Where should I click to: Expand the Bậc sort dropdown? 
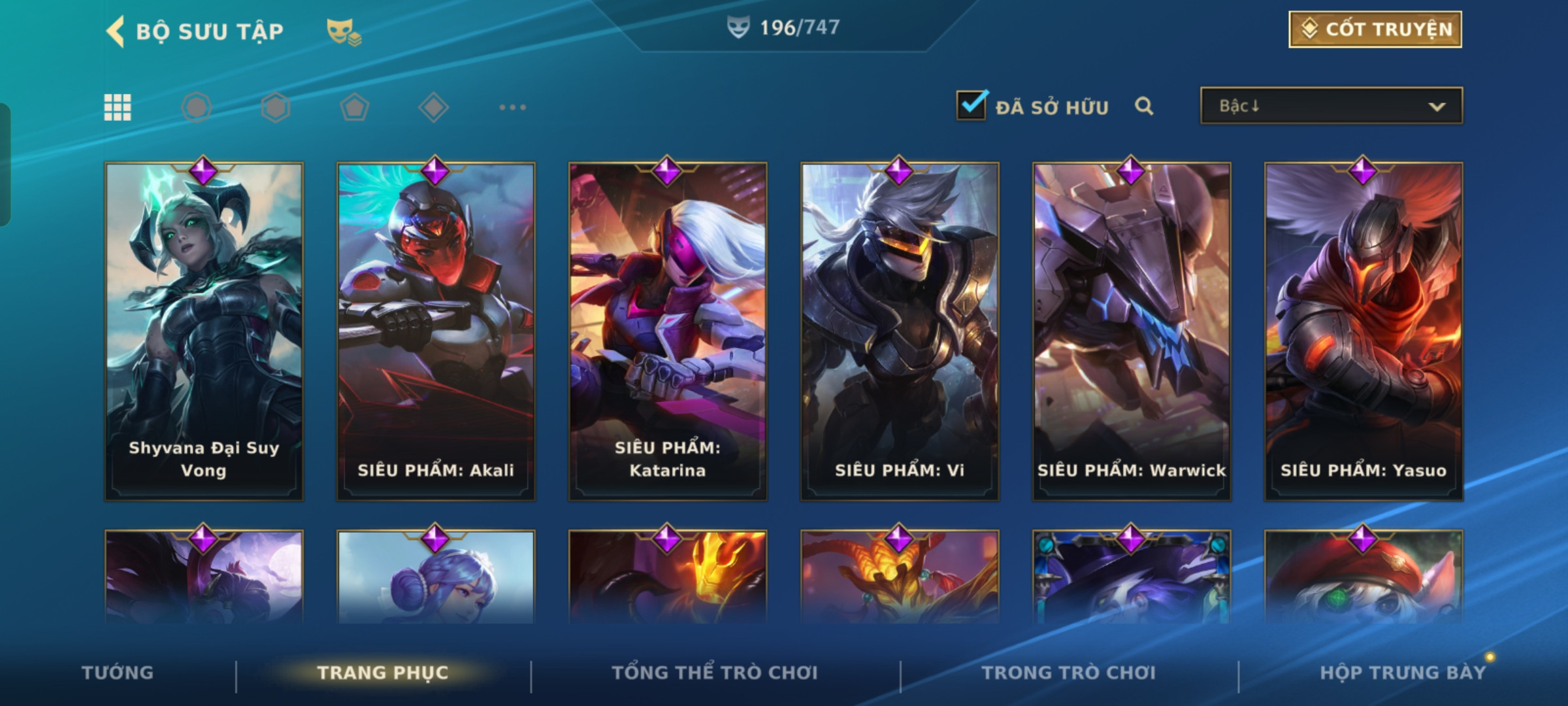click(1331, 106)
